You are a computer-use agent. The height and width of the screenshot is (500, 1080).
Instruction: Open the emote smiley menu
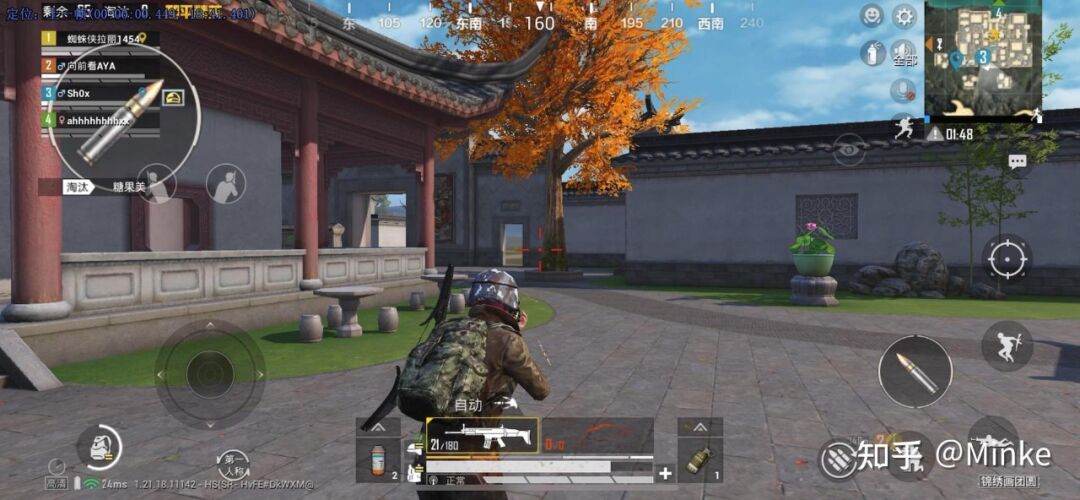coord(872,16)
